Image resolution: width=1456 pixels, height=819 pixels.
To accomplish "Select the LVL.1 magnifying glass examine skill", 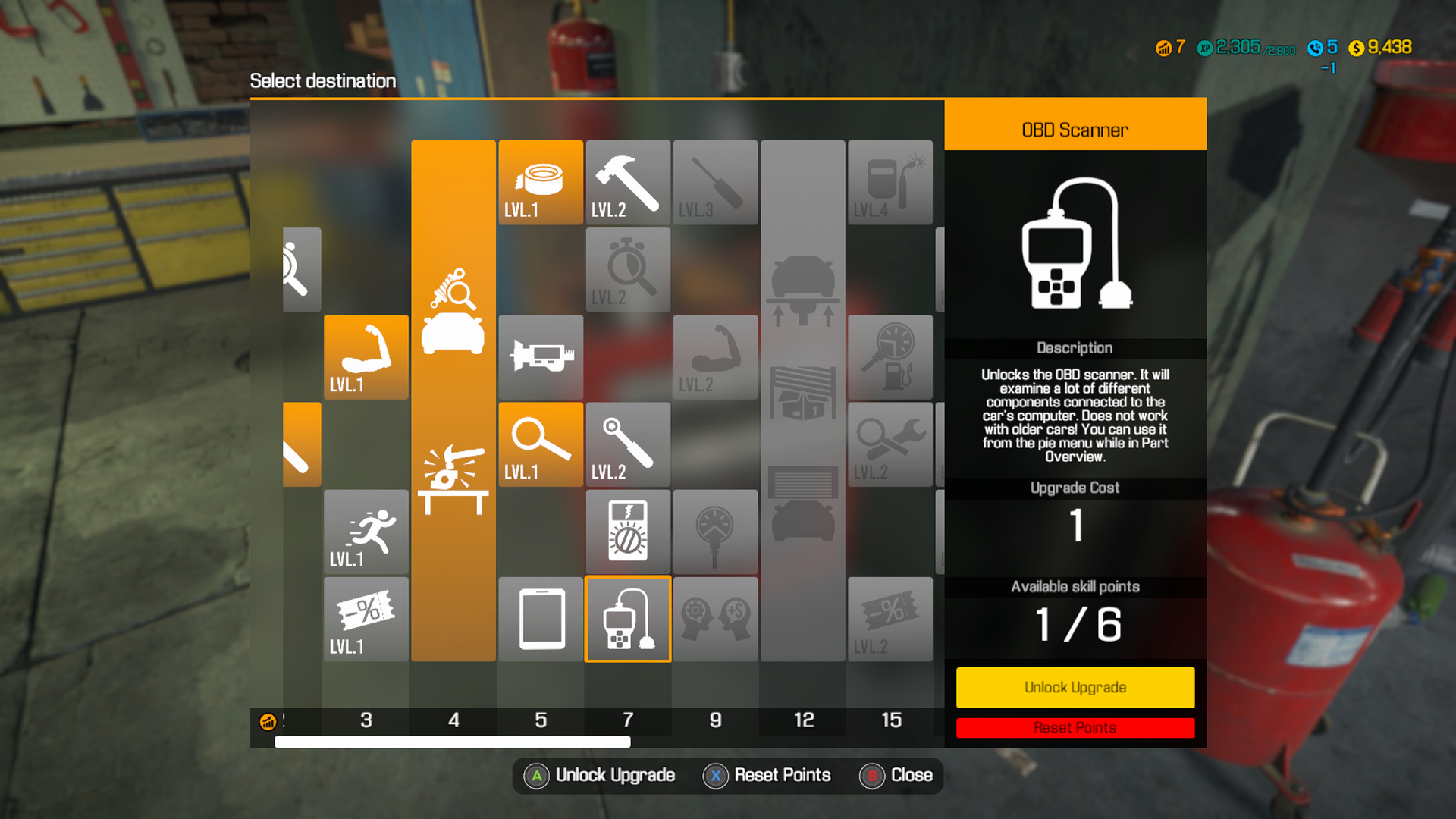I will [541, 444].
